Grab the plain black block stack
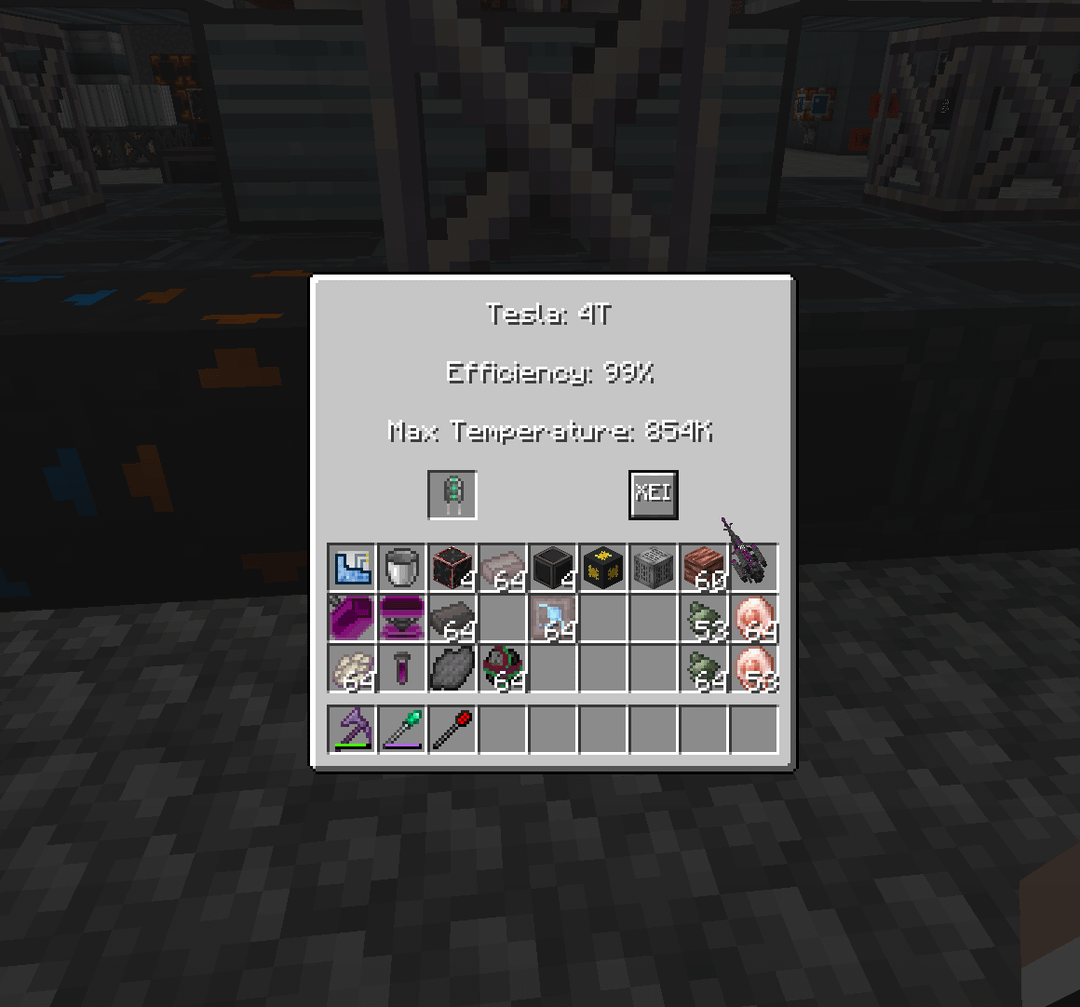The width and height of the screenshot is (1080, 1007). (553, 568)
